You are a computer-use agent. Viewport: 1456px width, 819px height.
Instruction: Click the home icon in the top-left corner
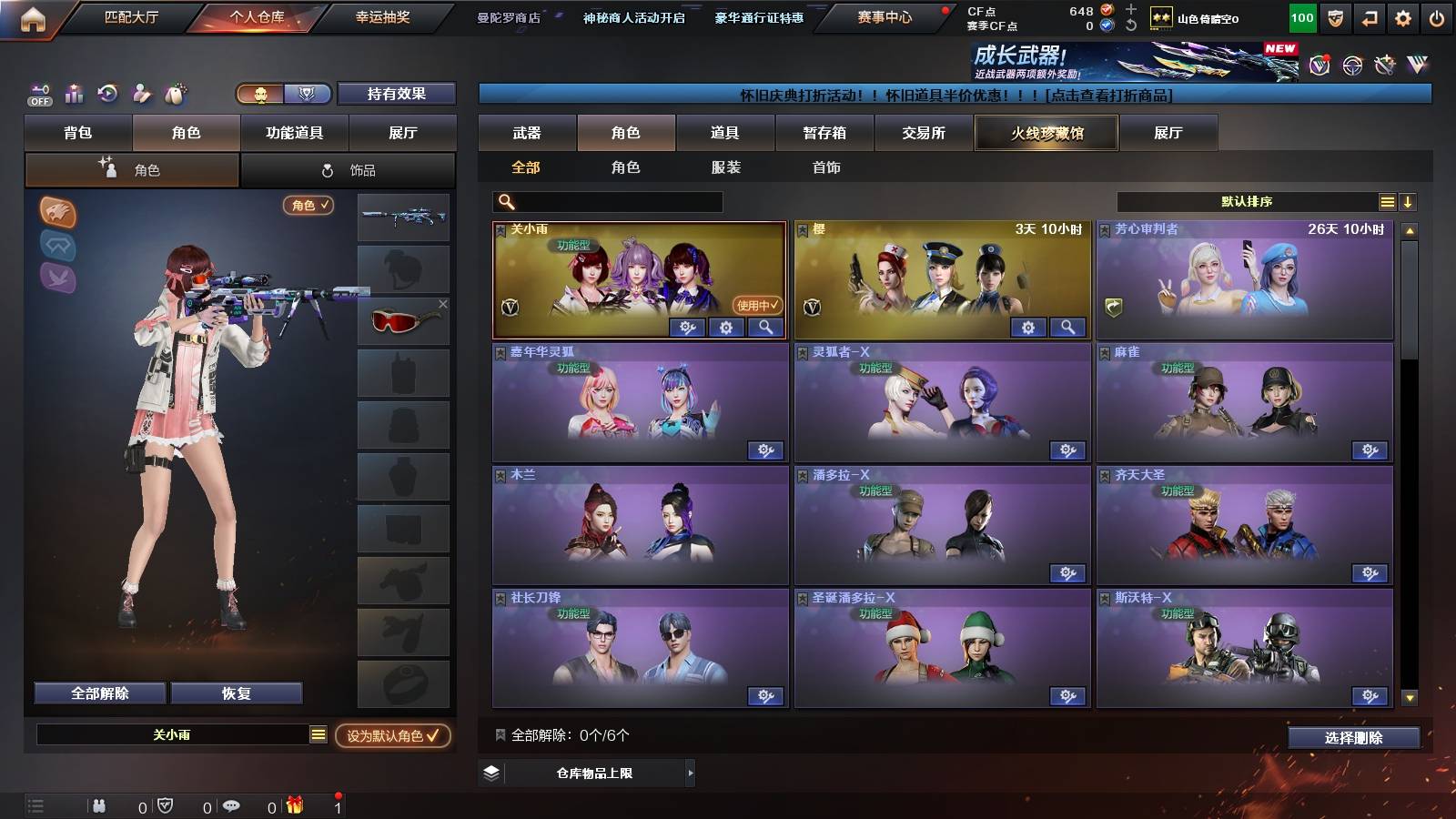coord(33,16)
